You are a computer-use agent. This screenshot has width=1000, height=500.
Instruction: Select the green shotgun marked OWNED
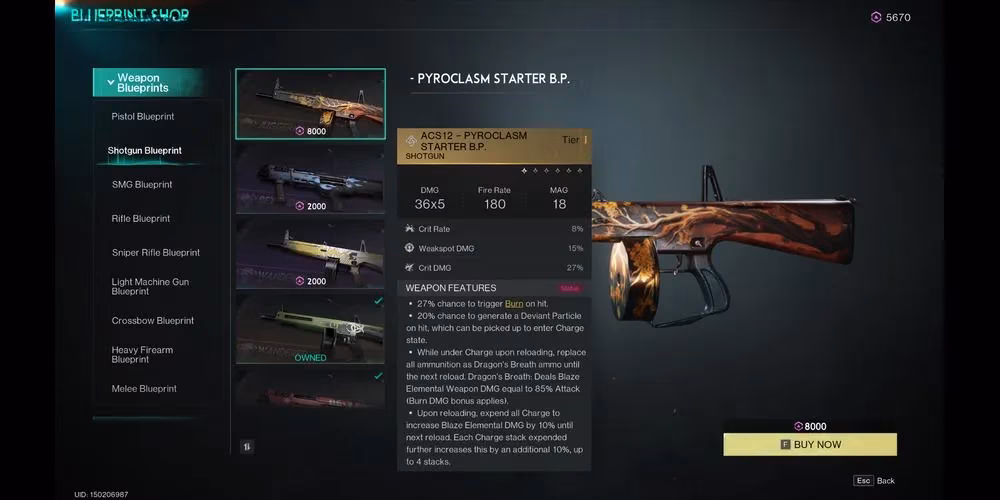(310, 327)
